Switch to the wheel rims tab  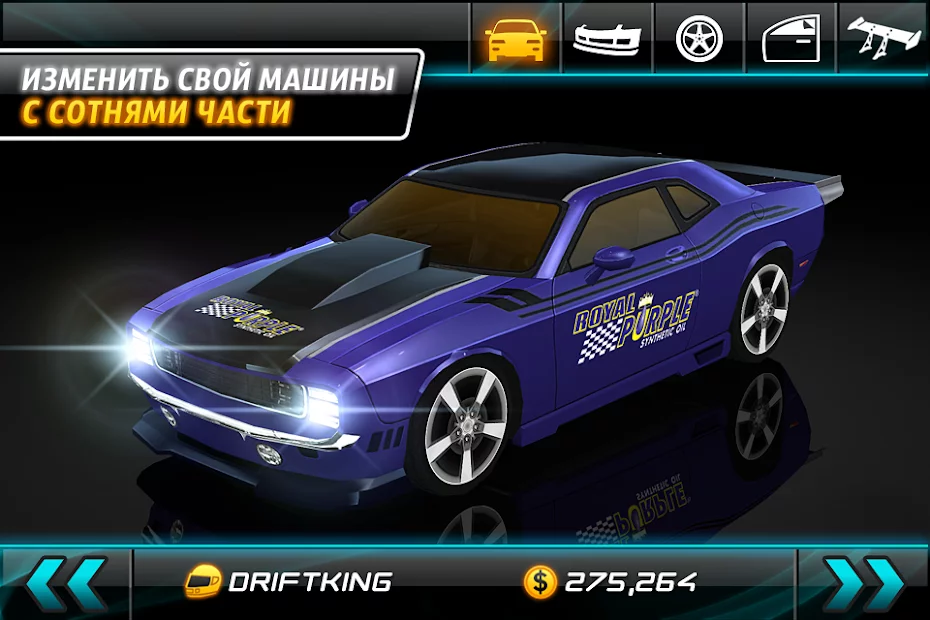pyautogui.click(x=698, y=38)
